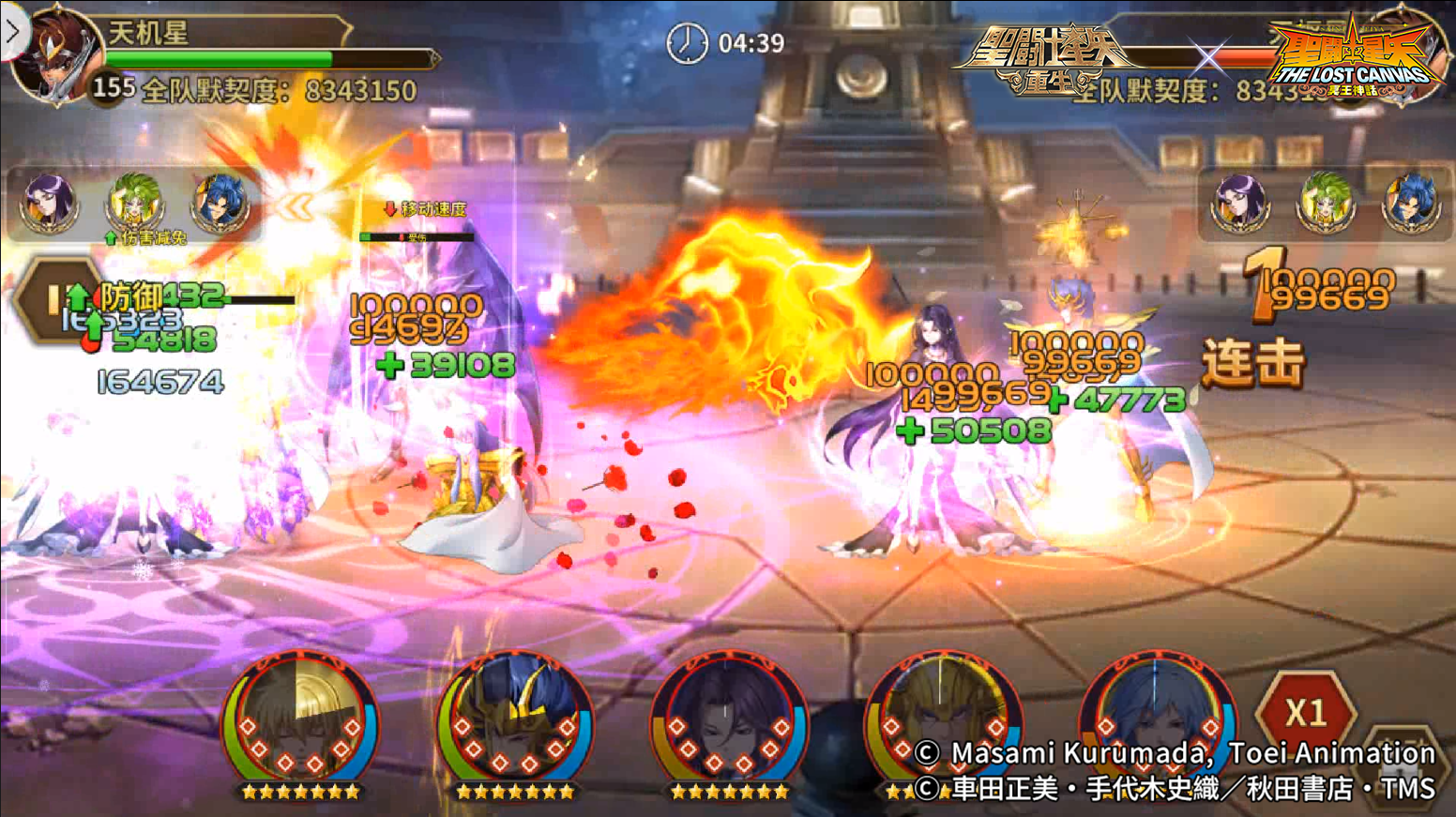Pause the battle with the hexagon pause button
The height and width of the screenshot is (817, 1456).
pyautogui.click(x=53, y=300)
